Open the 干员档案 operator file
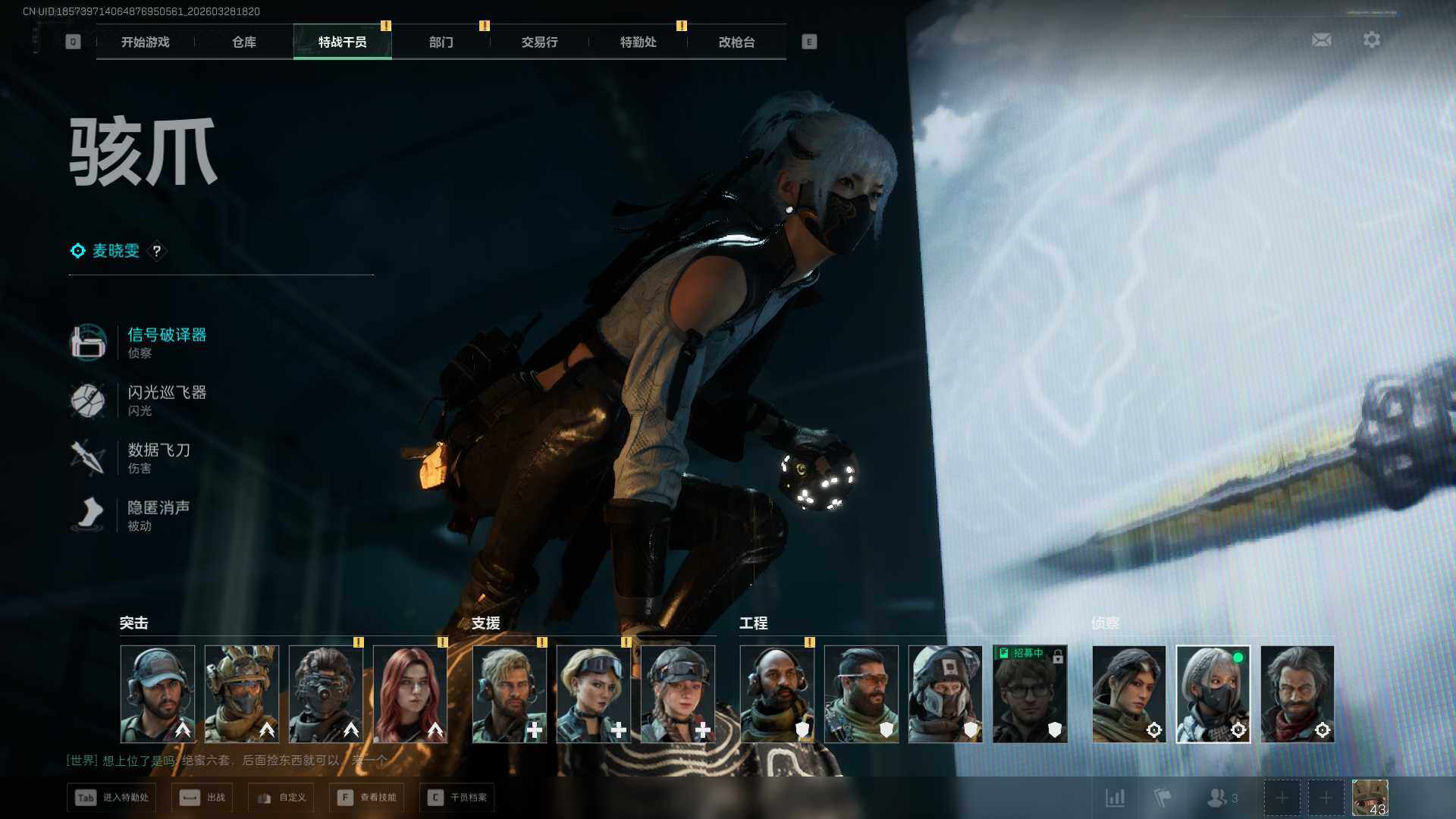This screenshot has width=1456, height=819. (x=458, y=798)
